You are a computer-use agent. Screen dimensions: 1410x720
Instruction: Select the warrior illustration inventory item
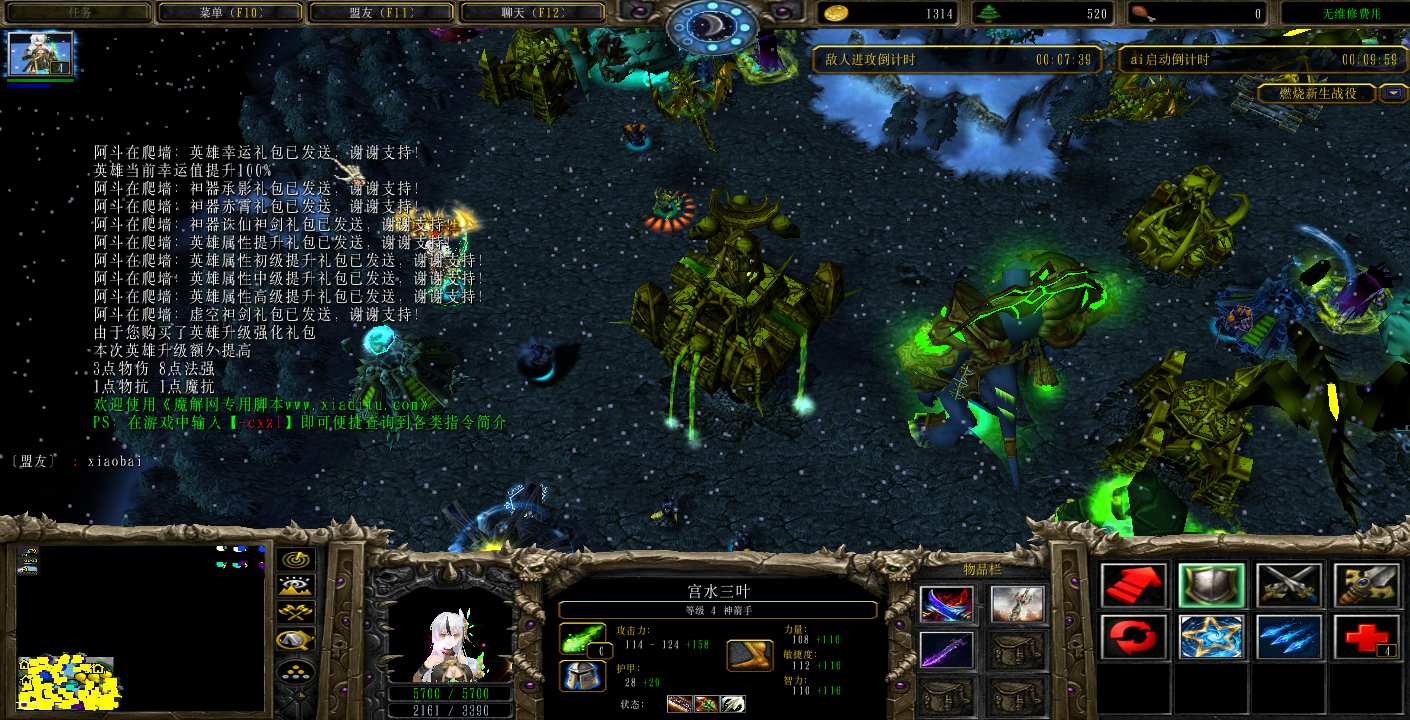pos(1018,604)
